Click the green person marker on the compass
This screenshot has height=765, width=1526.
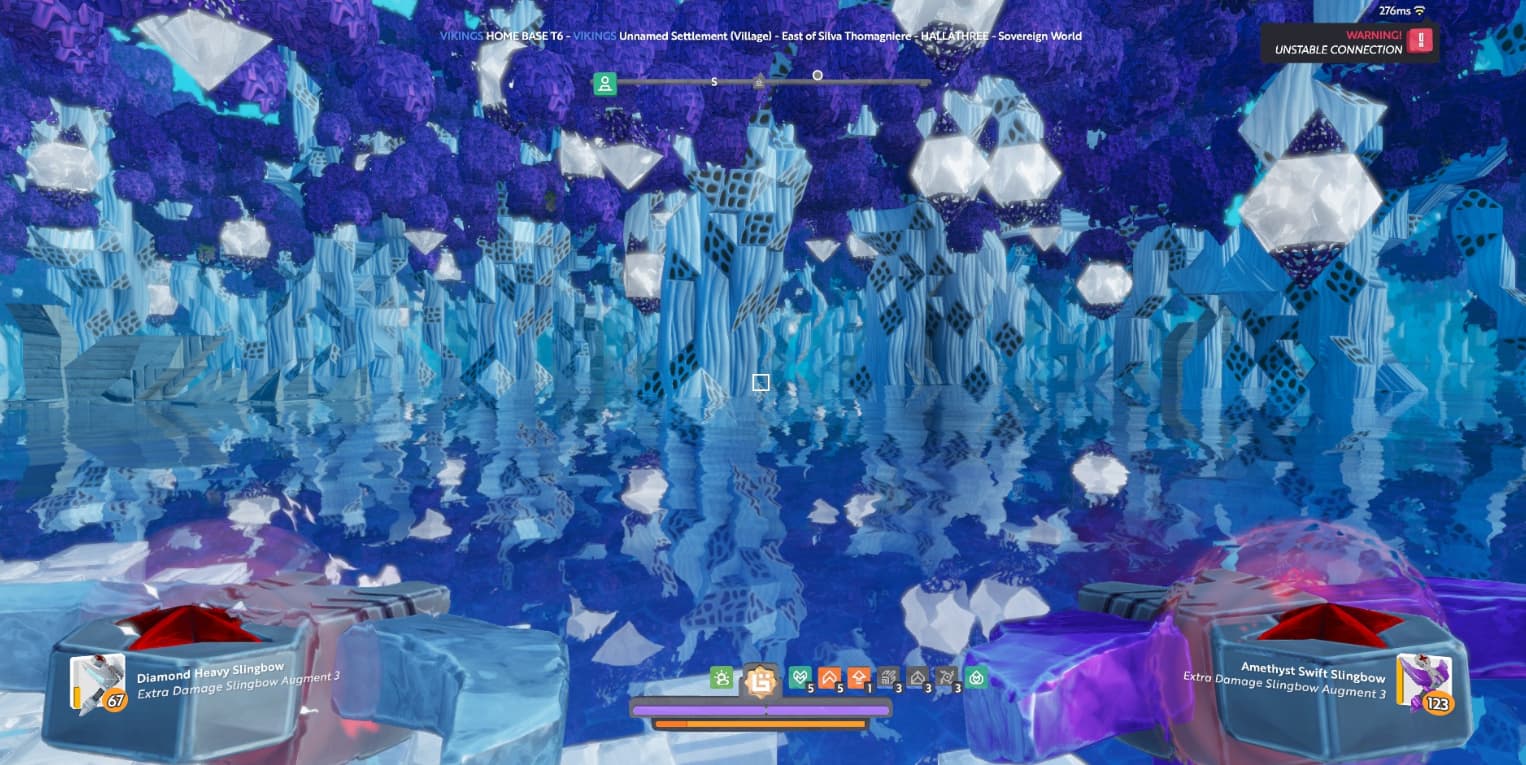point(604,83)
